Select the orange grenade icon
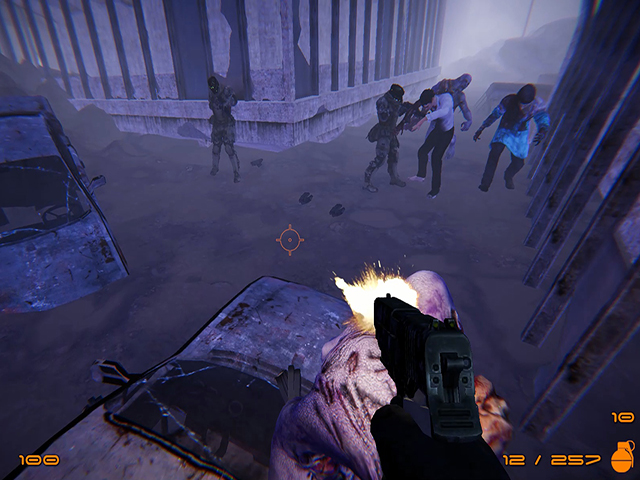 621,456
